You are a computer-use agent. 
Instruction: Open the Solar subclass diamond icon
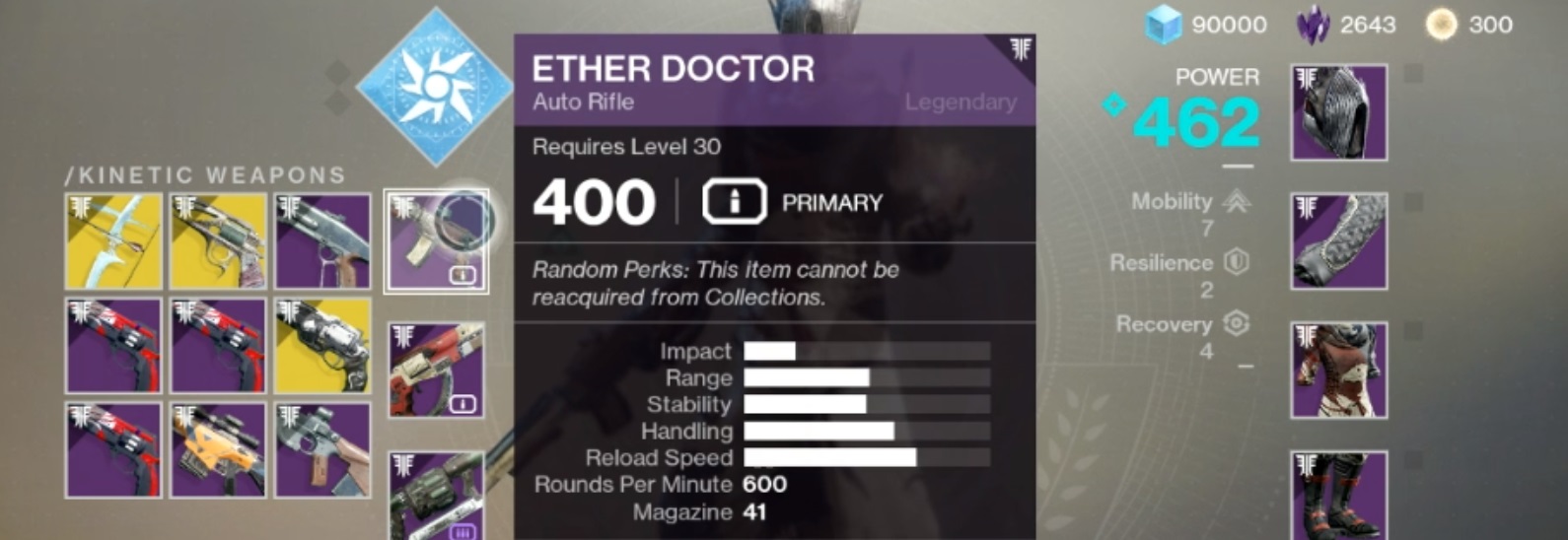pyautogui.click(x=434, y=87)
